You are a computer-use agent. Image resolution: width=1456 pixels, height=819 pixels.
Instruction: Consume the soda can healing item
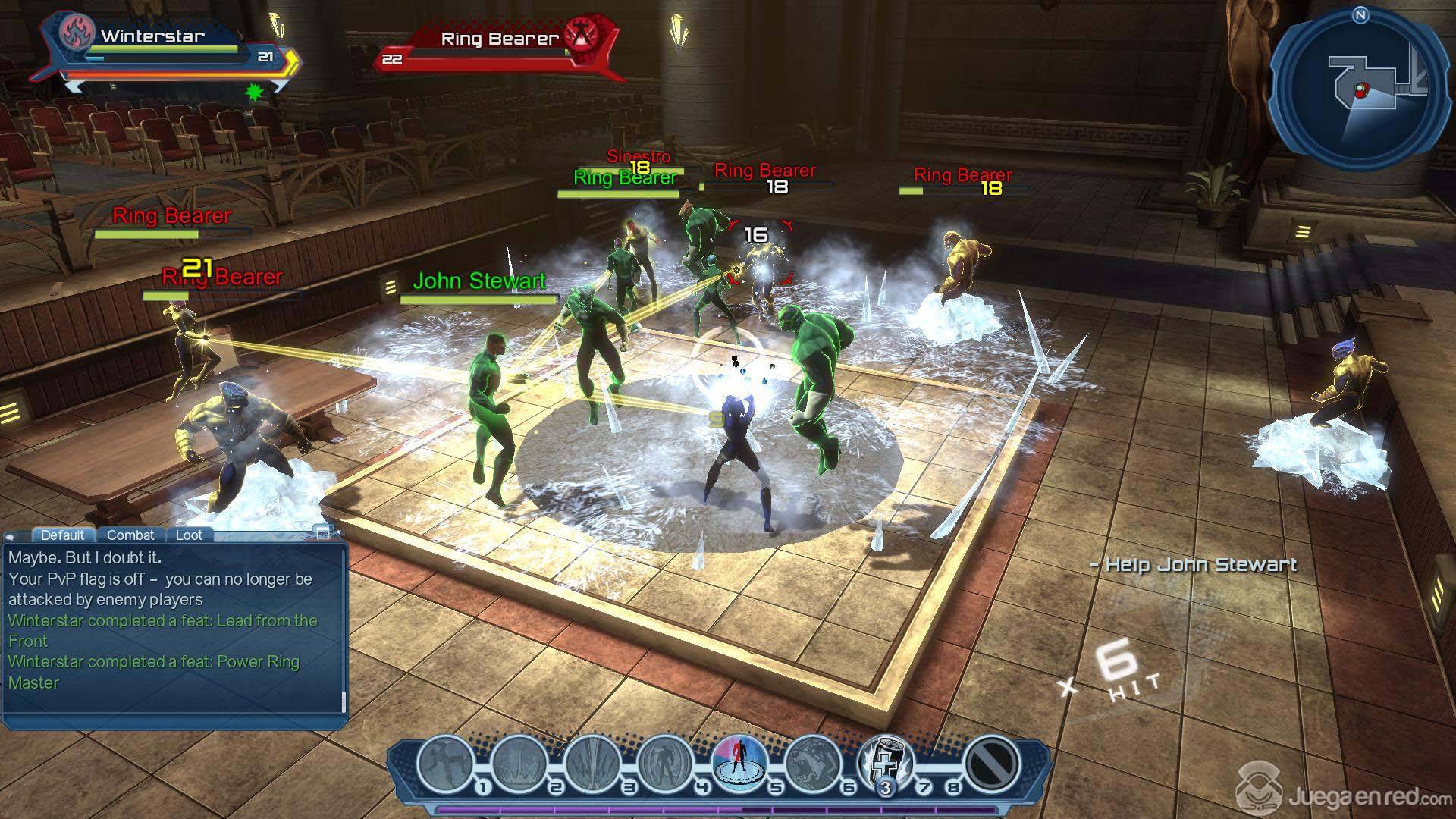pos(884,762)
